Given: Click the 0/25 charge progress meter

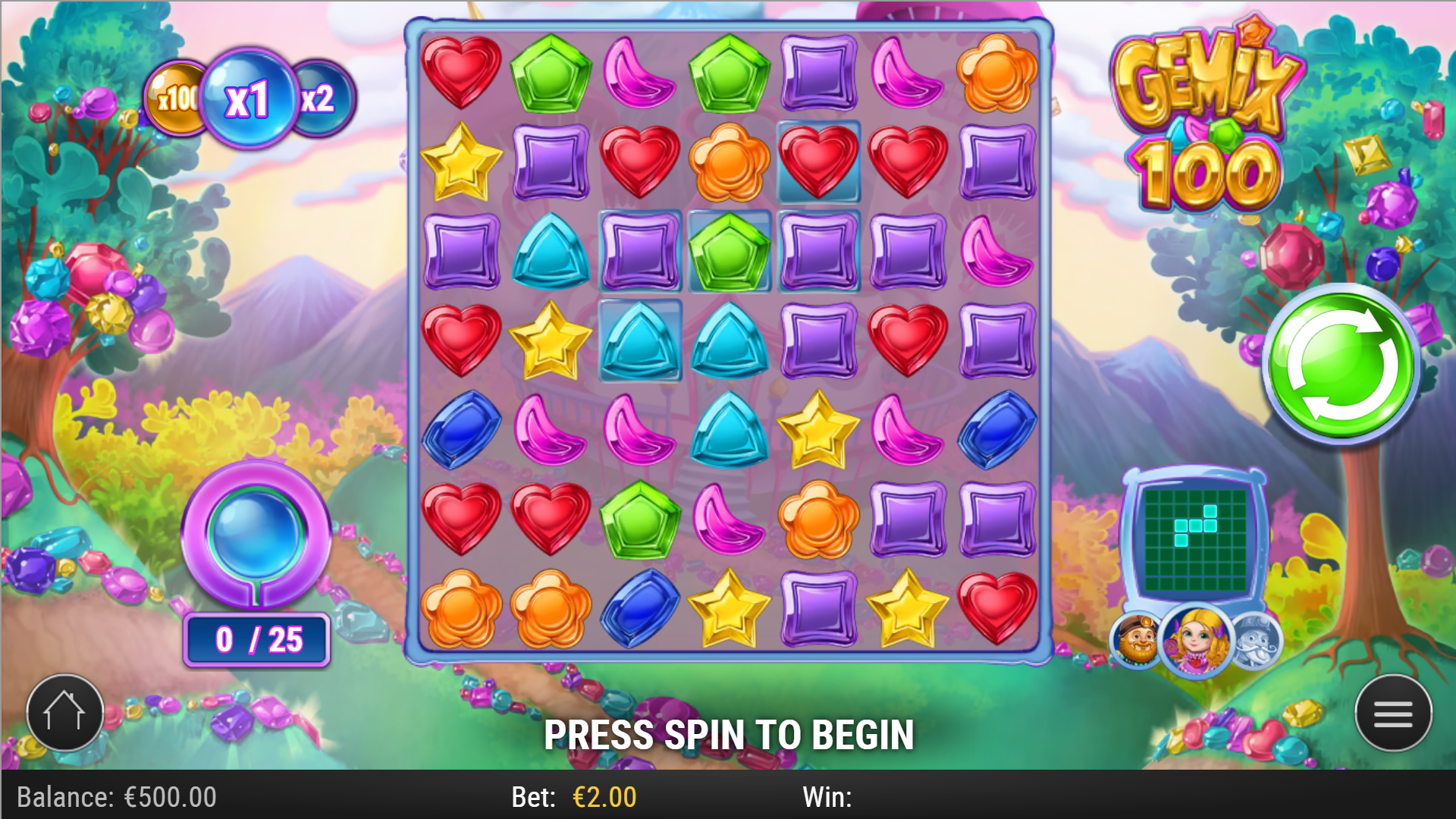Looking at the screenshot, I should [256, 639].
